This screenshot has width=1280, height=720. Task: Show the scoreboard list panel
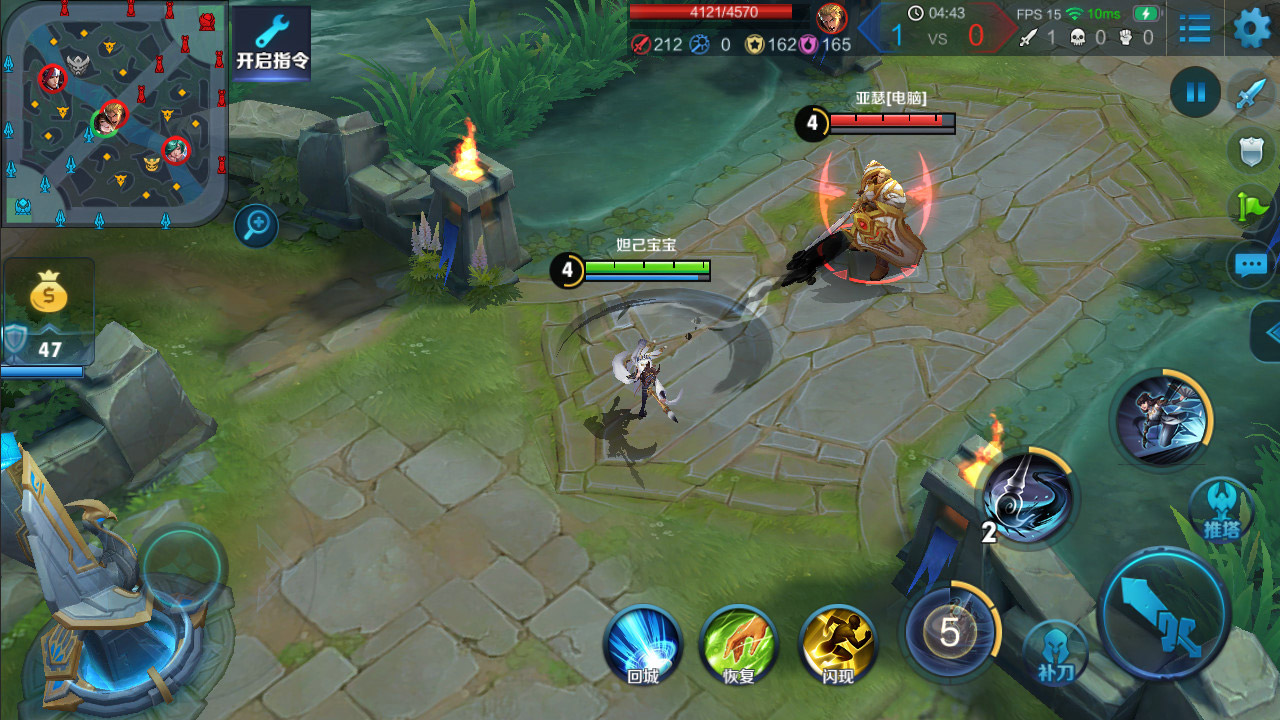[x=1194, y=28]
